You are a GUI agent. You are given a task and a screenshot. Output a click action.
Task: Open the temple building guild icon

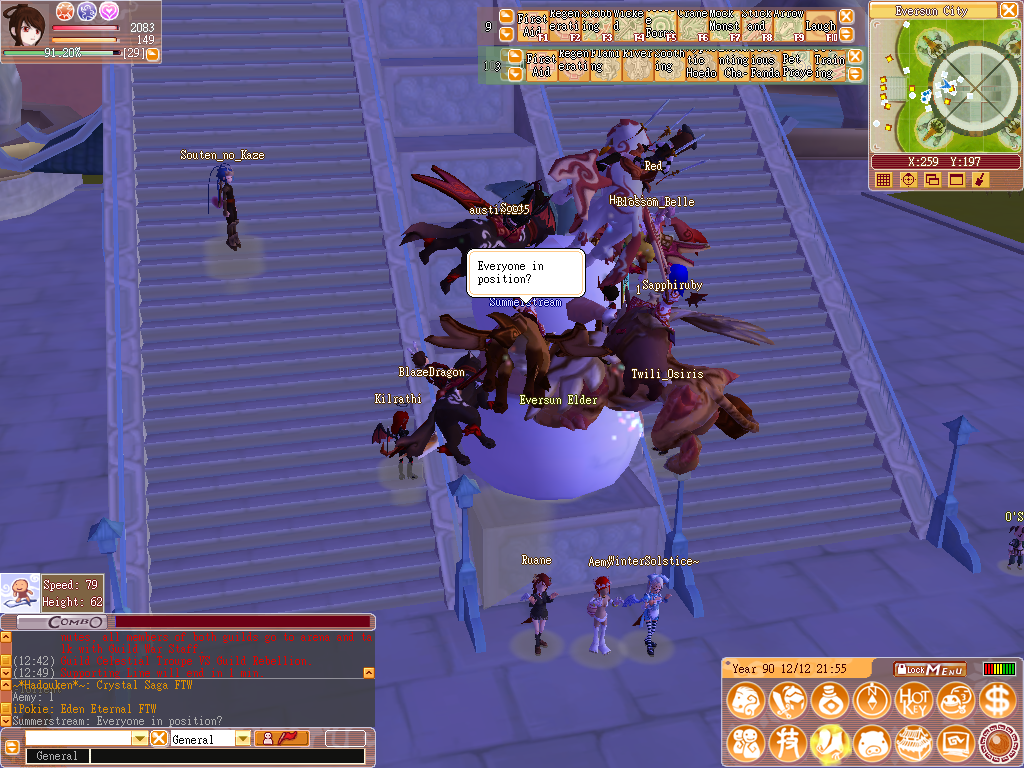[x=913, y=743]
